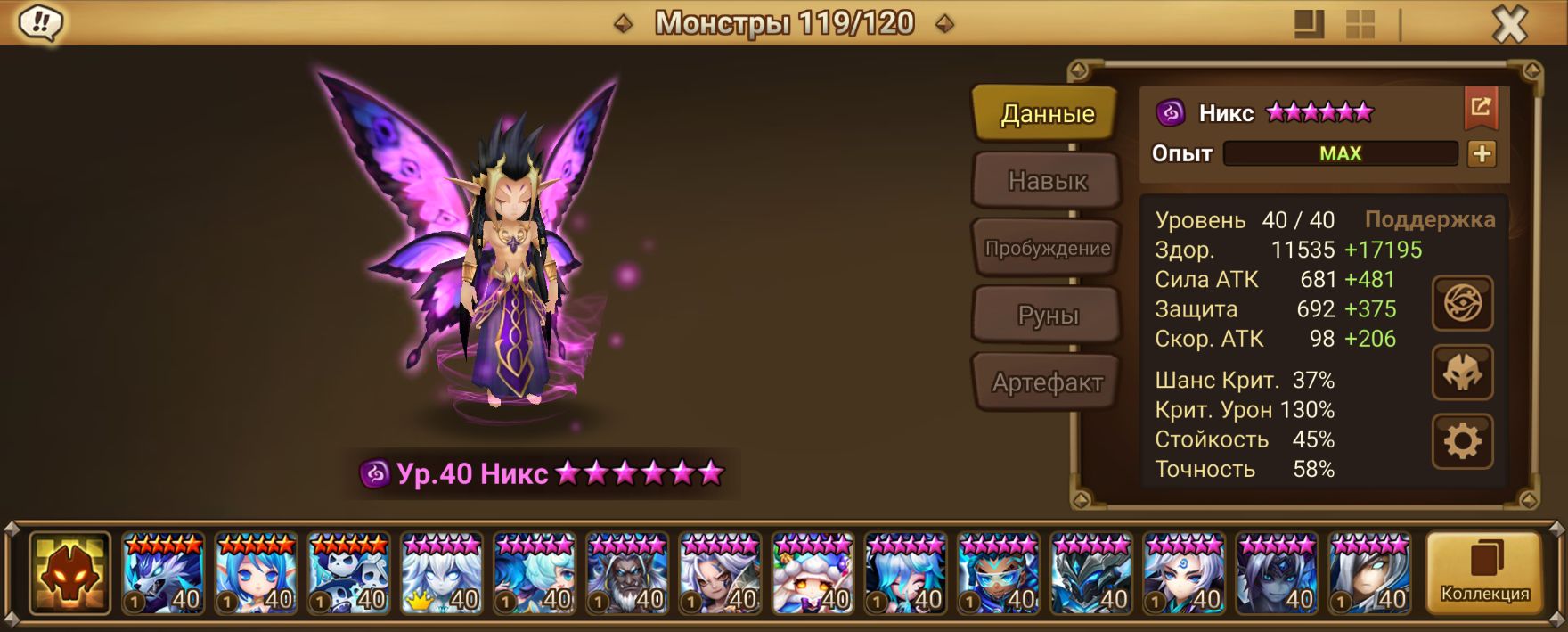Click the plus button beside Опыт bar
This screenshot has width=1568, height=632.
point(1482,153)
